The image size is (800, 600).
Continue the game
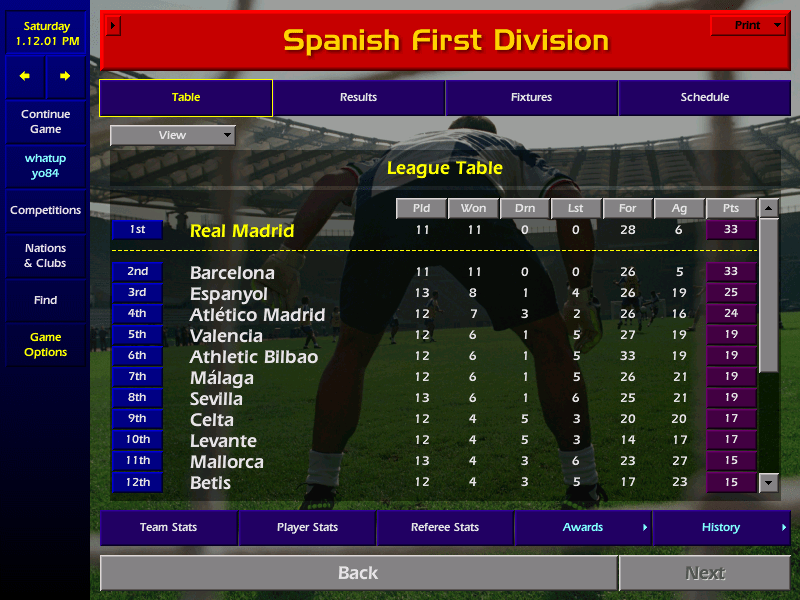pos(45,122)
